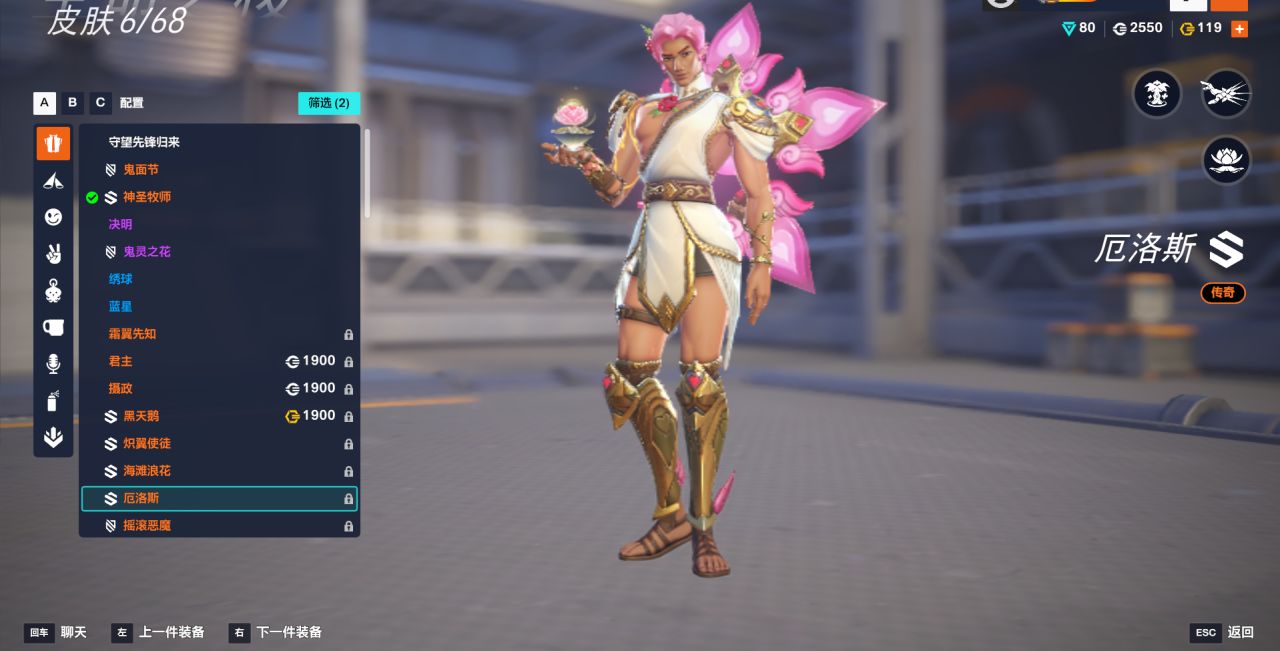Select the 摇滚恶魔 skin
1280x651 pixels.
[147, 525]
